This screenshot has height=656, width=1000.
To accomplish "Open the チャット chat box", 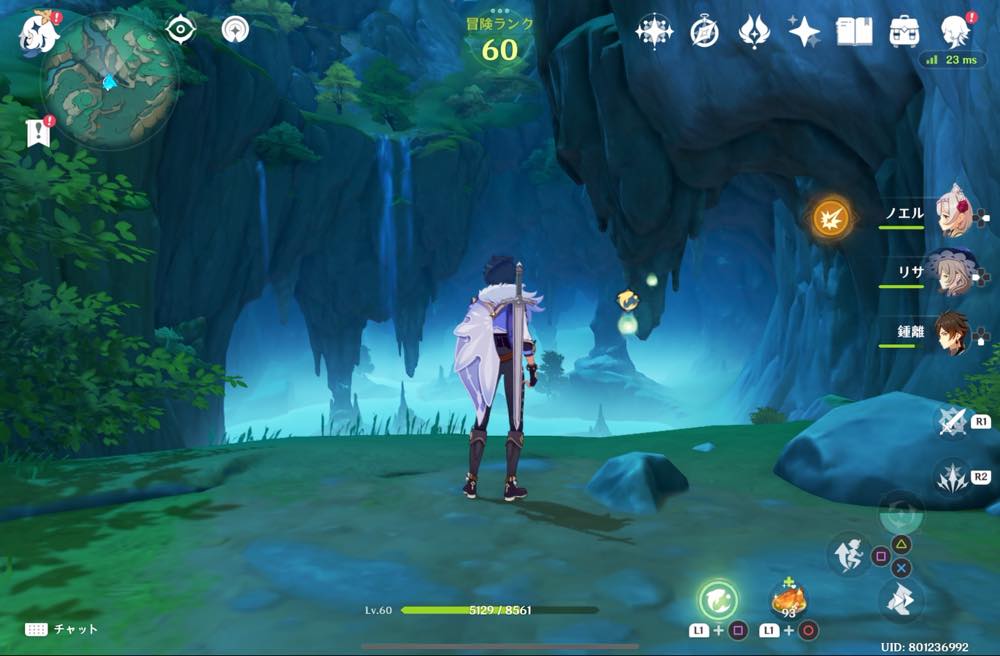I will (x=62, y=629).
